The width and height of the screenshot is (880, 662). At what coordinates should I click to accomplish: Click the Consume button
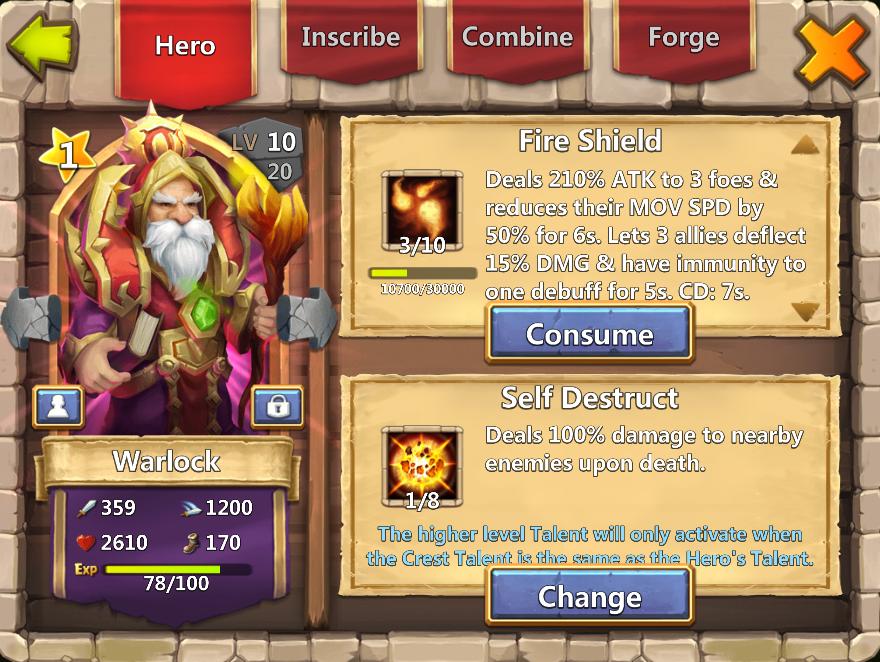click(x=589, y=334)
